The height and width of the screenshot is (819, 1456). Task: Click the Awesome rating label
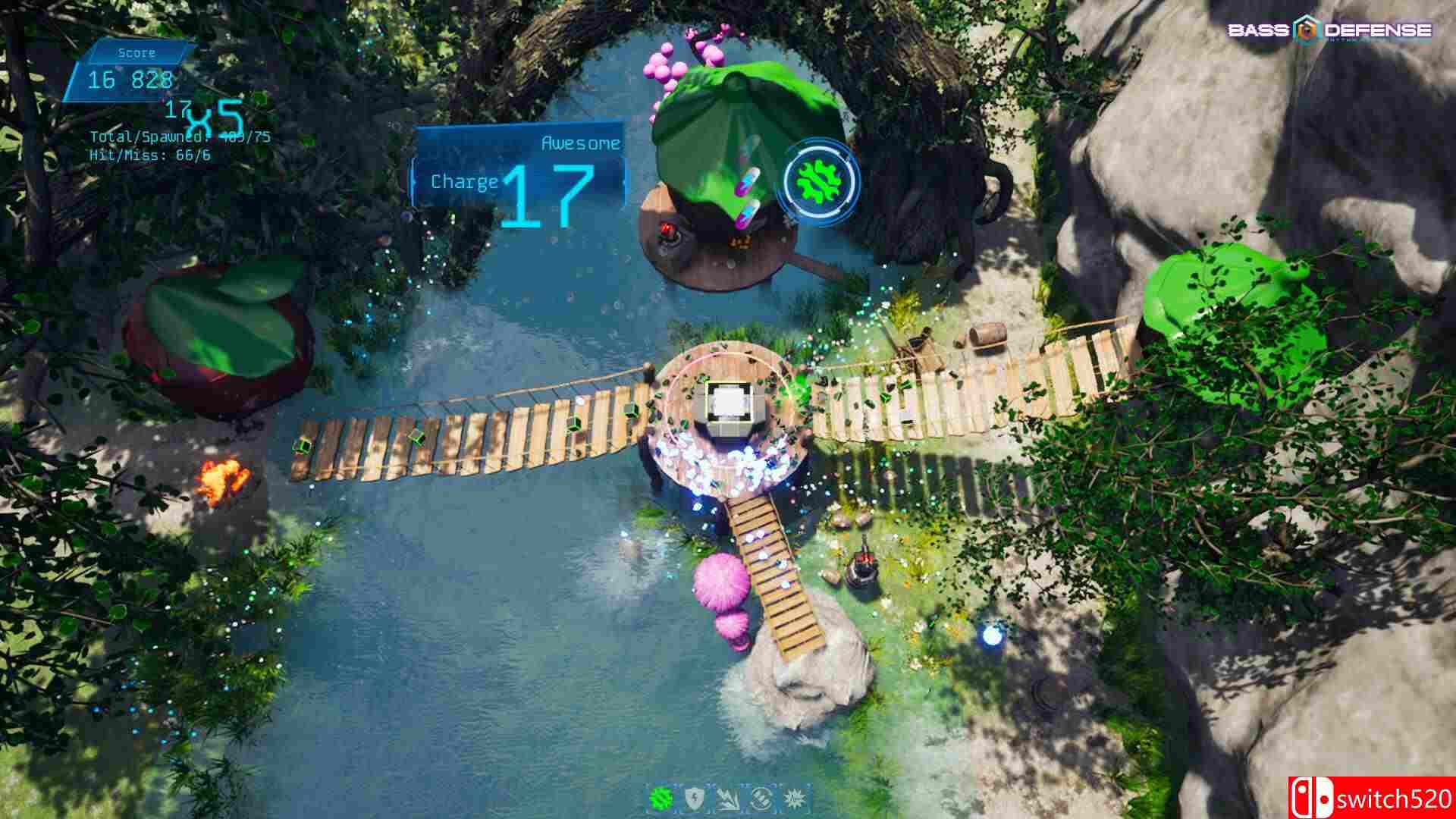pos(579,143)
